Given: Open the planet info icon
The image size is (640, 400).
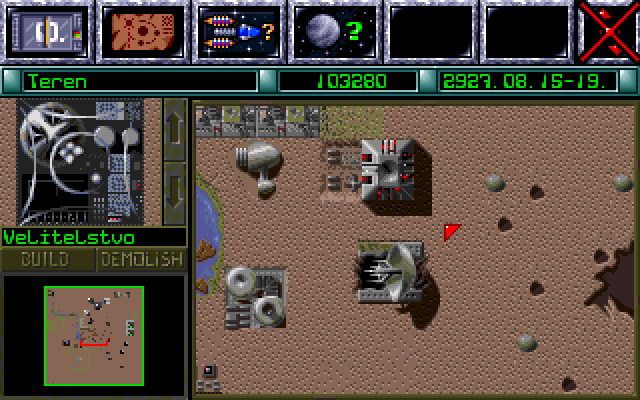Looking at the screenshot, I should tap(334, 30).
